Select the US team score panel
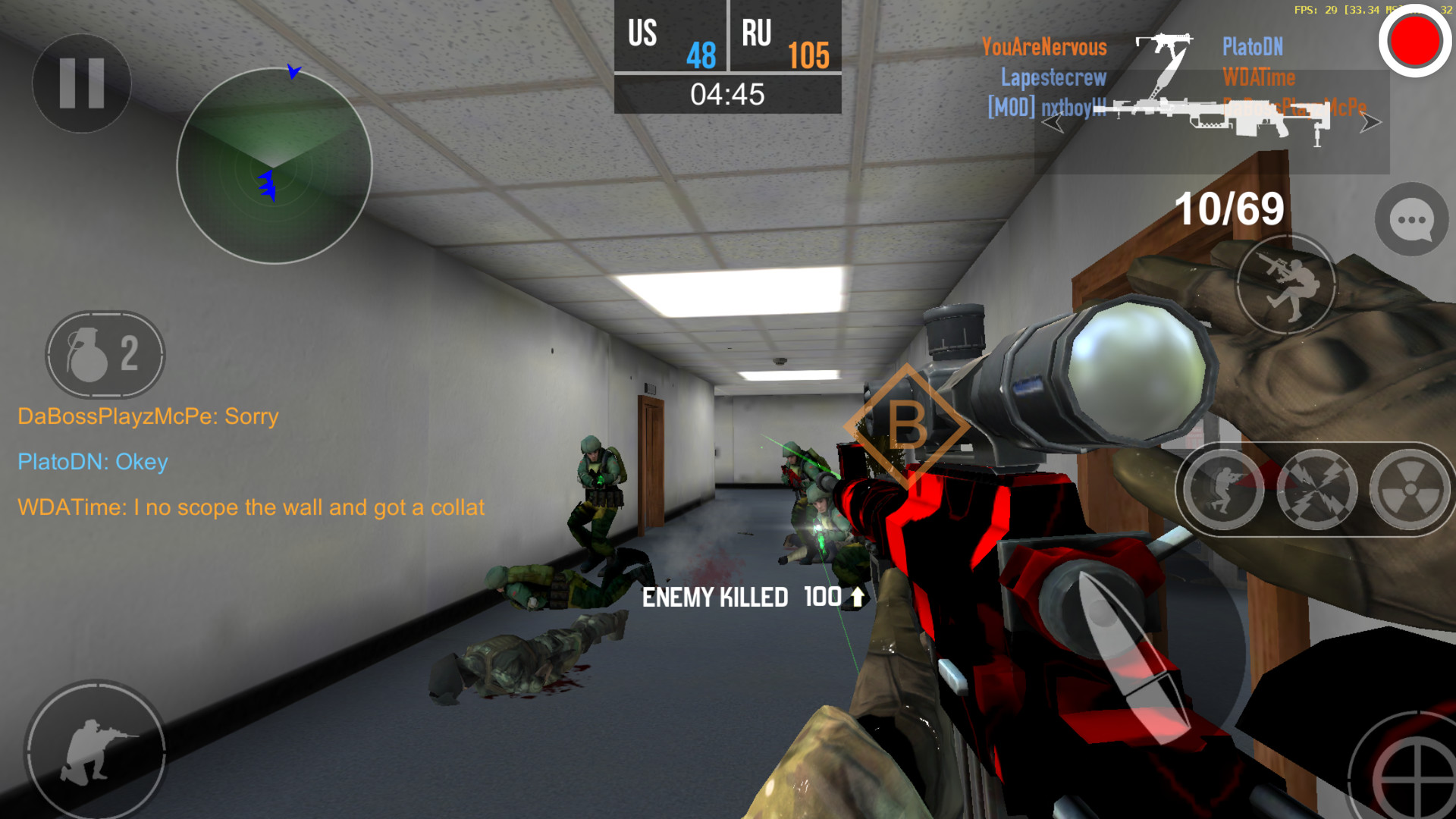The image size is (1456, 819). coord(667,36)
